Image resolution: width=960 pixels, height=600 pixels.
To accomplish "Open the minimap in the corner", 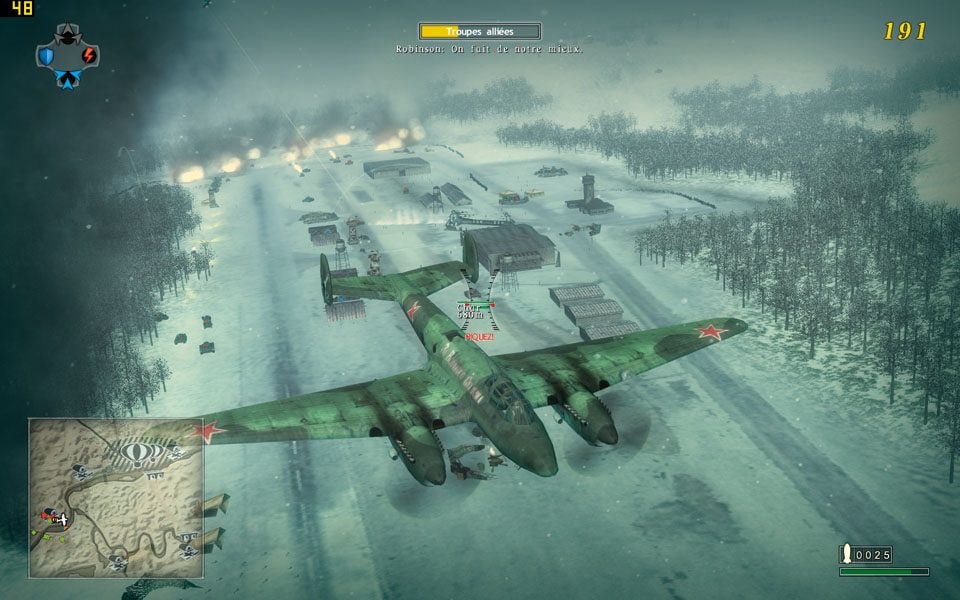I will coord(116,498).
